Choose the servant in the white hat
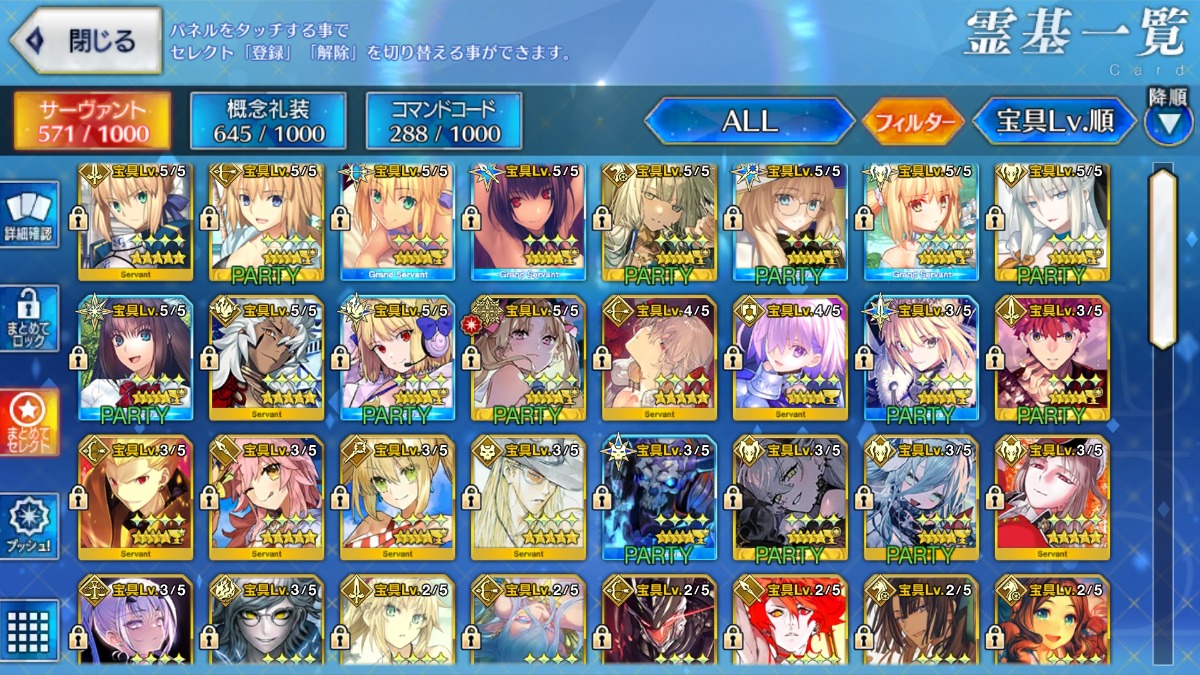The image size is (1200, 675). point(528,497)
